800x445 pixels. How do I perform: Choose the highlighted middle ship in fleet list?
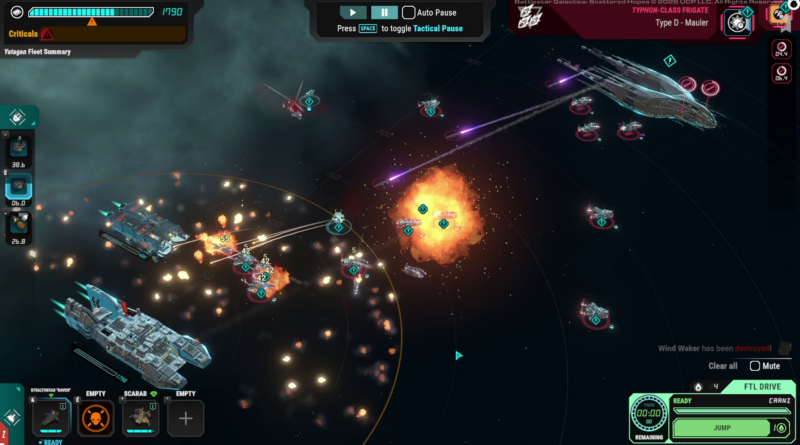19,187
